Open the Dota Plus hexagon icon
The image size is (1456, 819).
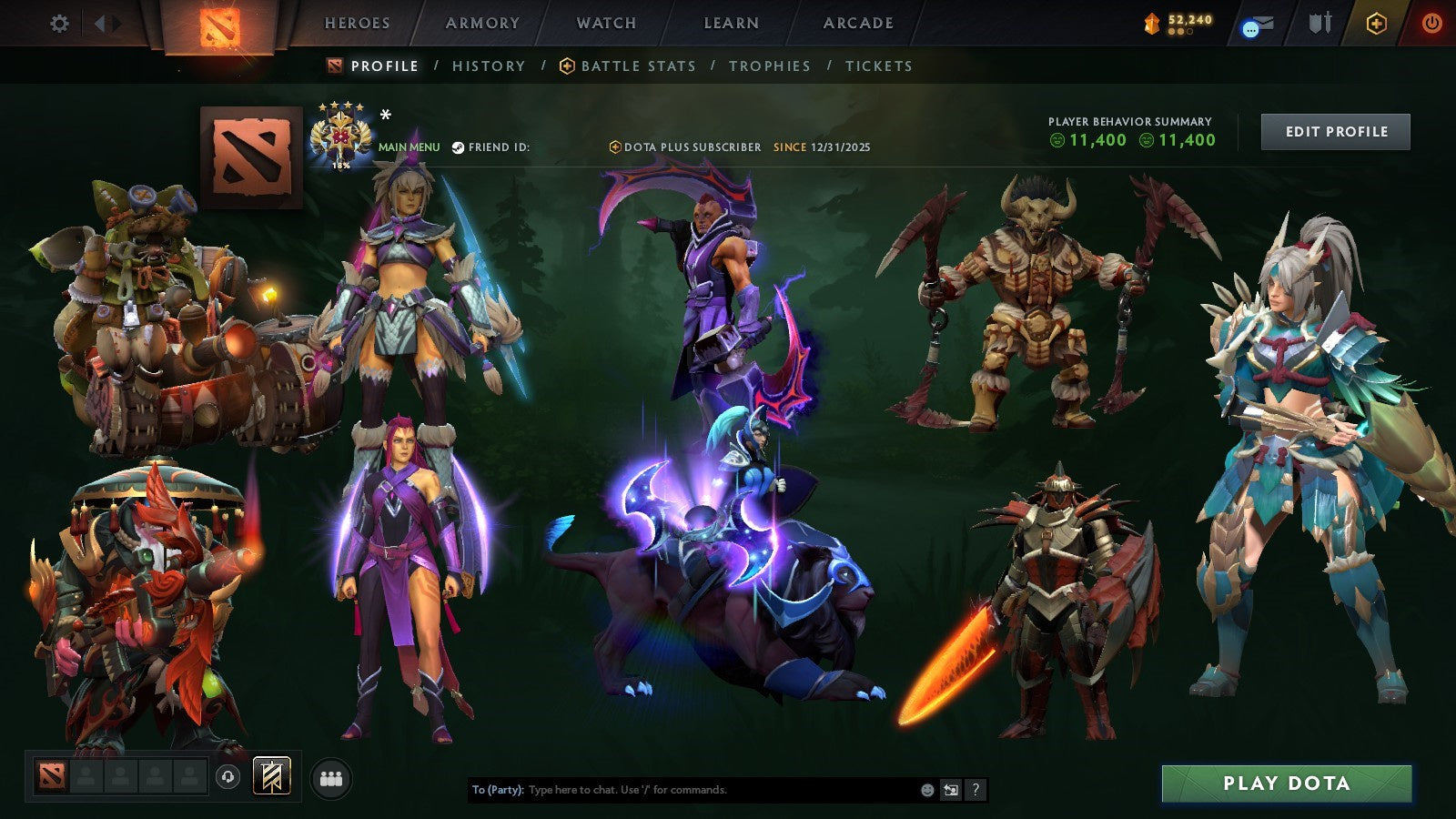1377,23
